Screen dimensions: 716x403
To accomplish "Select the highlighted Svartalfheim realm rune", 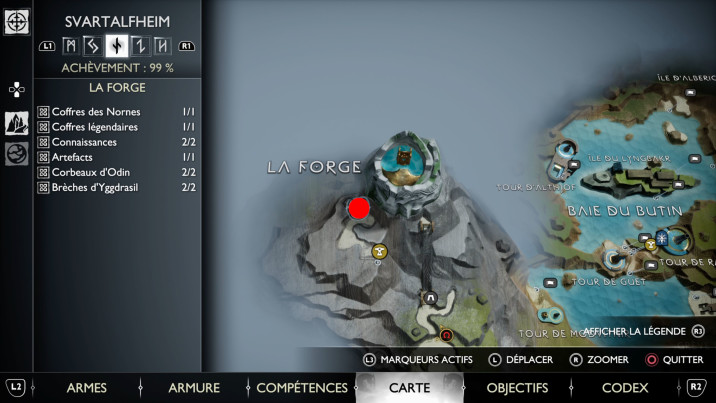I will pos(117,45).
